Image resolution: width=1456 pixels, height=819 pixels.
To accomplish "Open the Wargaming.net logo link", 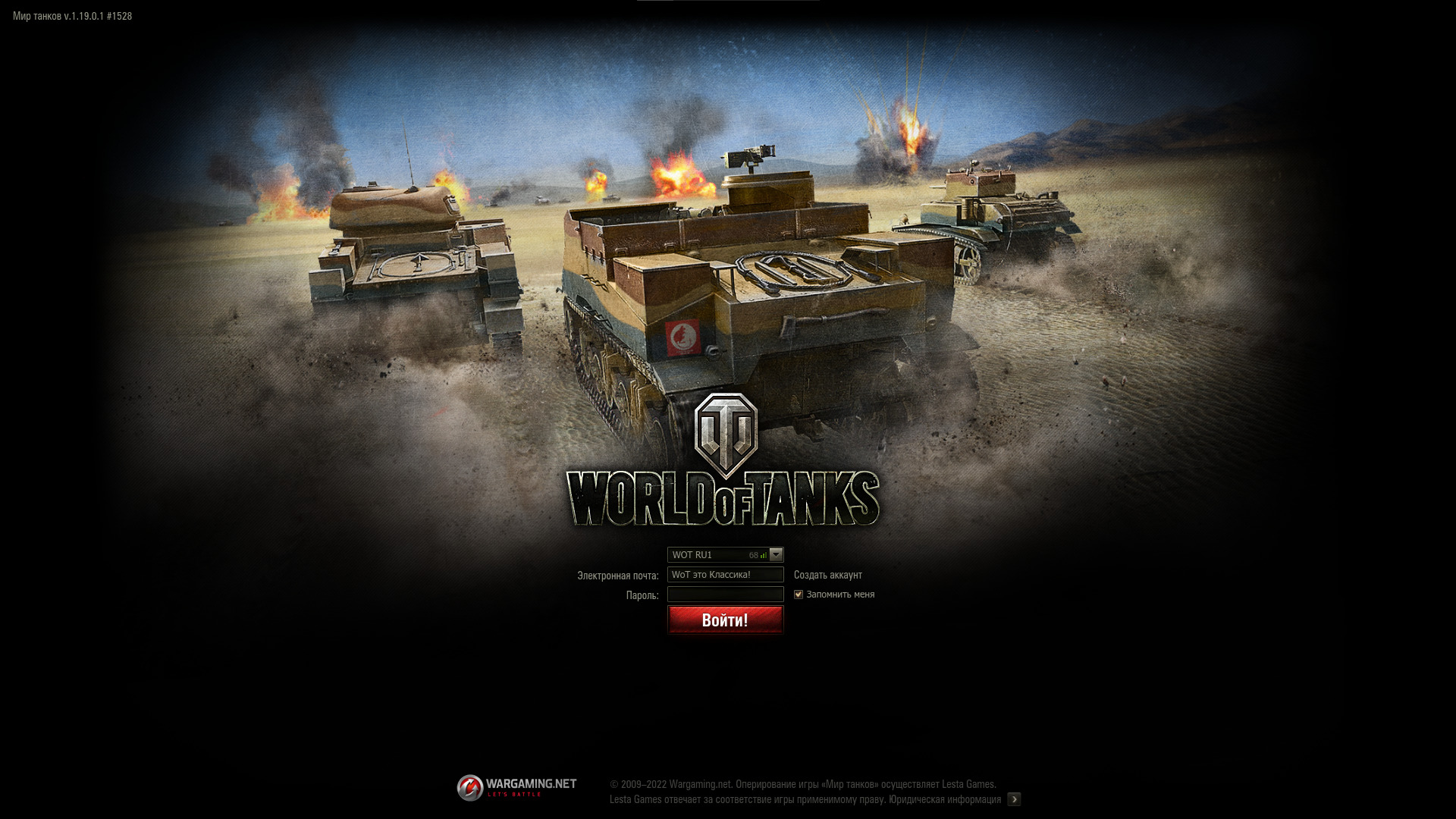I will tap(516, 787).
